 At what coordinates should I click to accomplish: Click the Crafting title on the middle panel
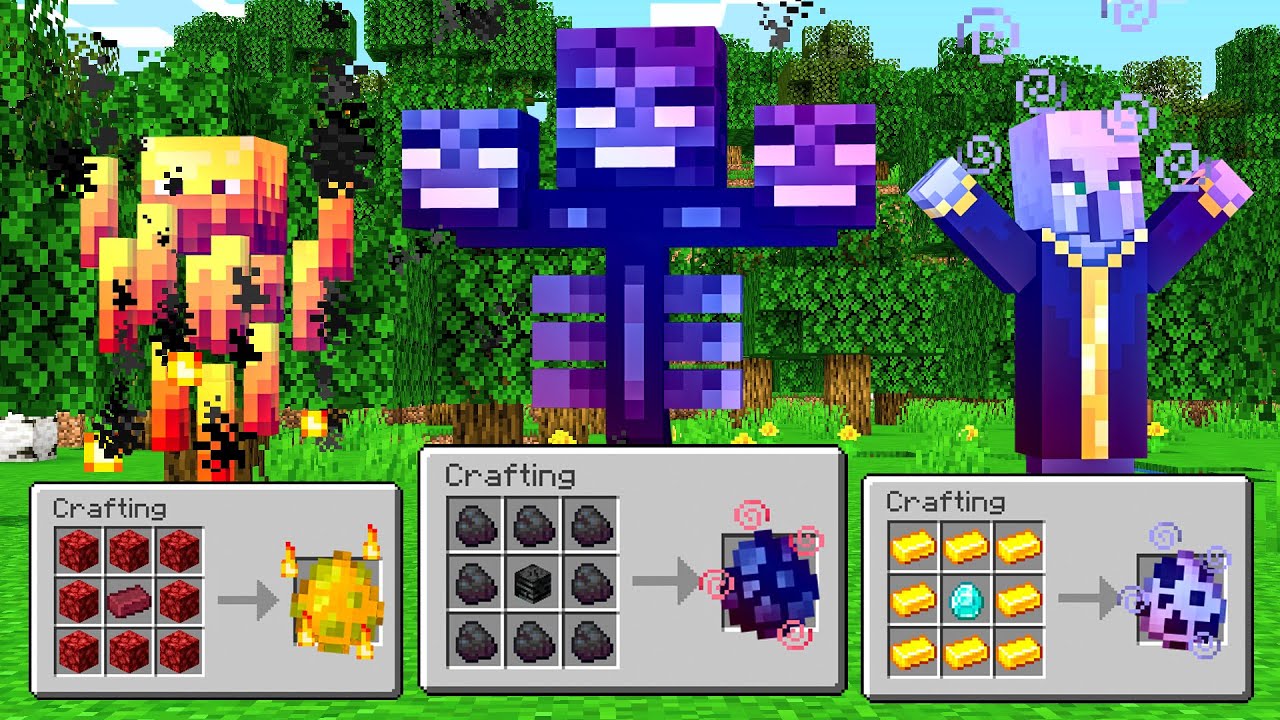point(509,477)
